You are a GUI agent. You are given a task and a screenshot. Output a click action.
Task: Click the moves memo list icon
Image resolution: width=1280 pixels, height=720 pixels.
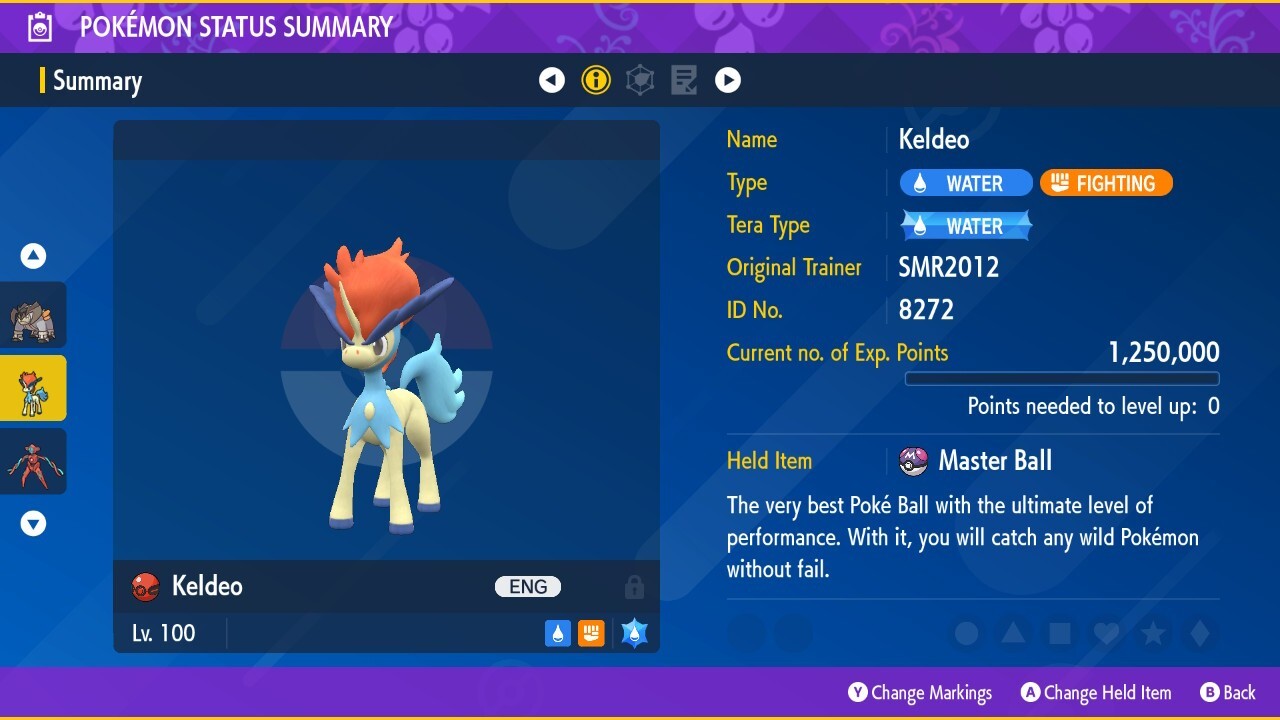click(684, 80)
